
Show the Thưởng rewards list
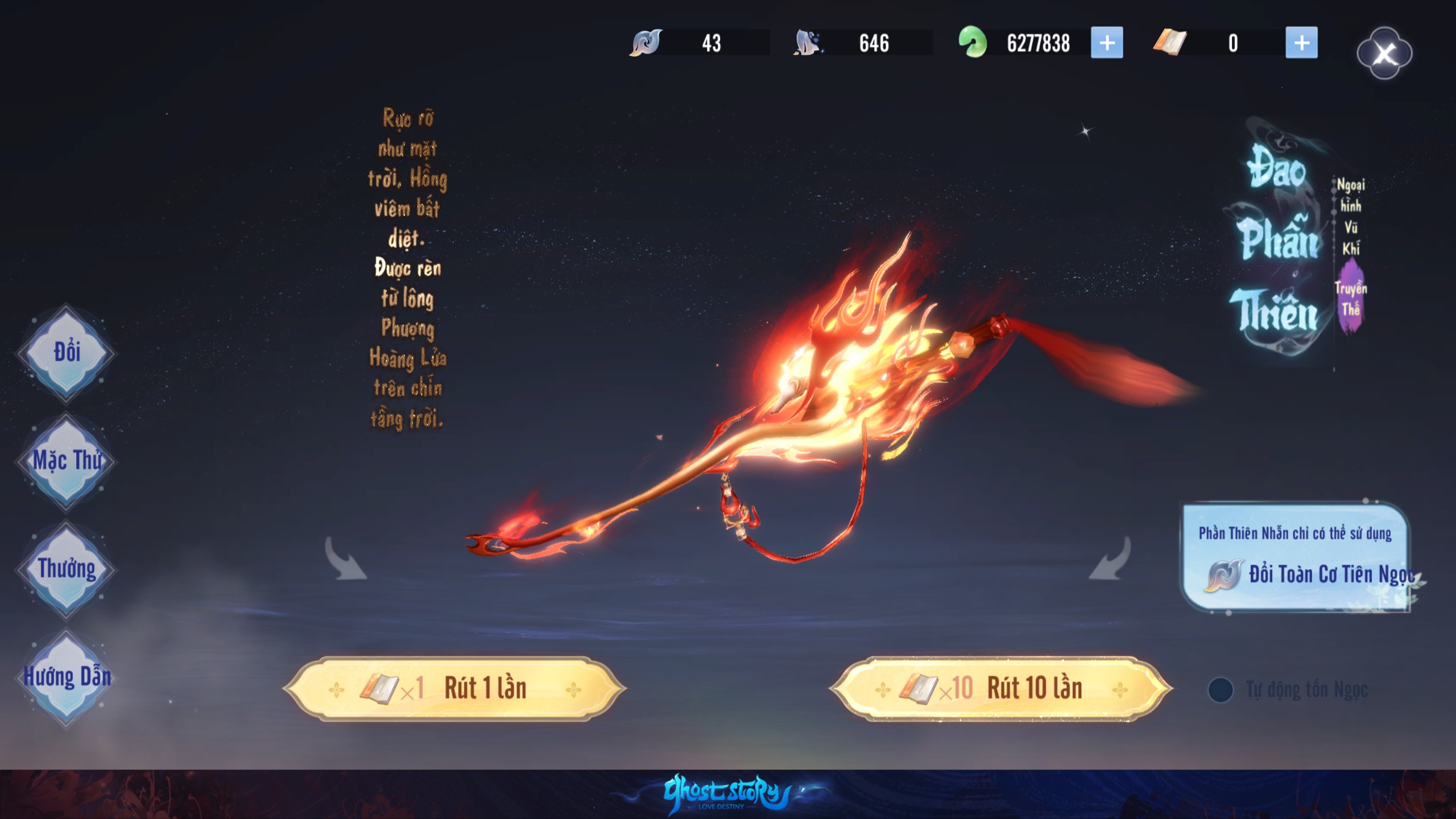click(67, 569)
